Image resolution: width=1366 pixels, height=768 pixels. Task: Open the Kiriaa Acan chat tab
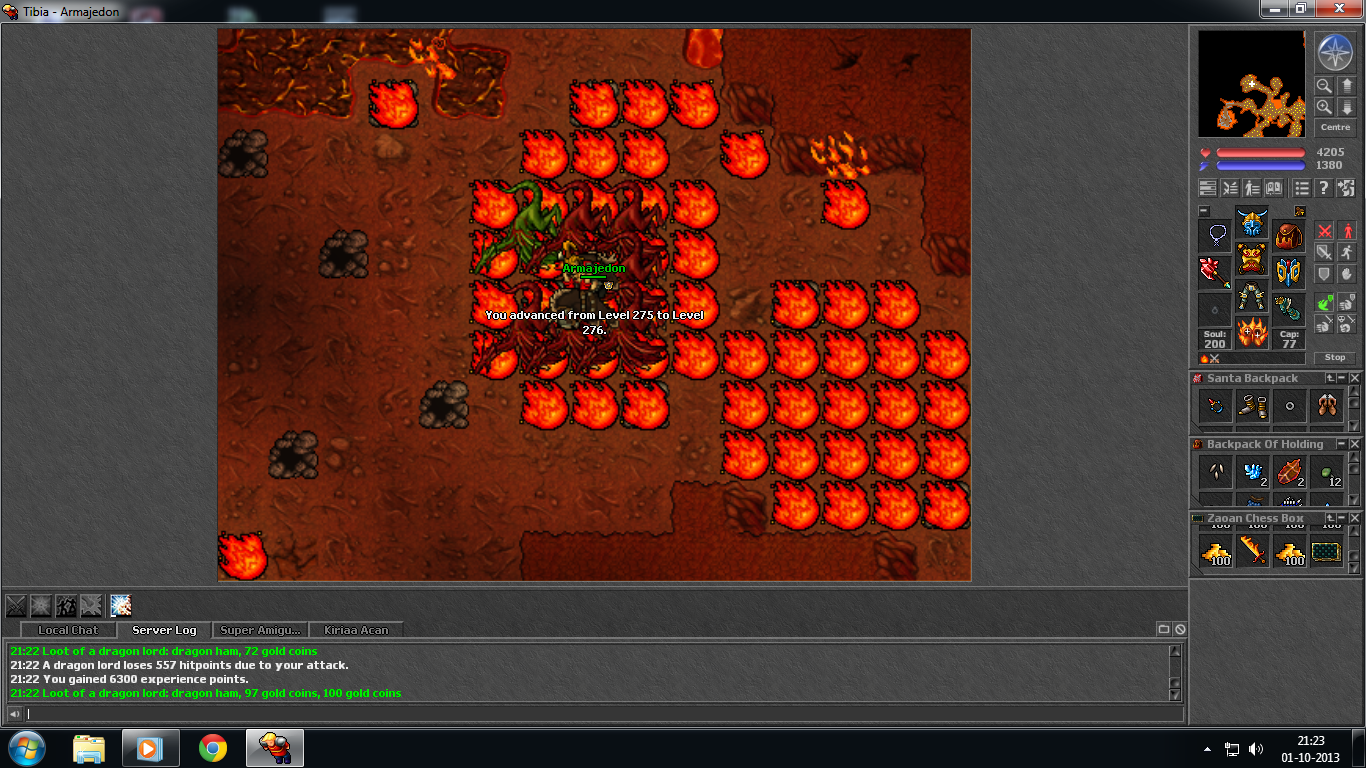click(356, 630)
